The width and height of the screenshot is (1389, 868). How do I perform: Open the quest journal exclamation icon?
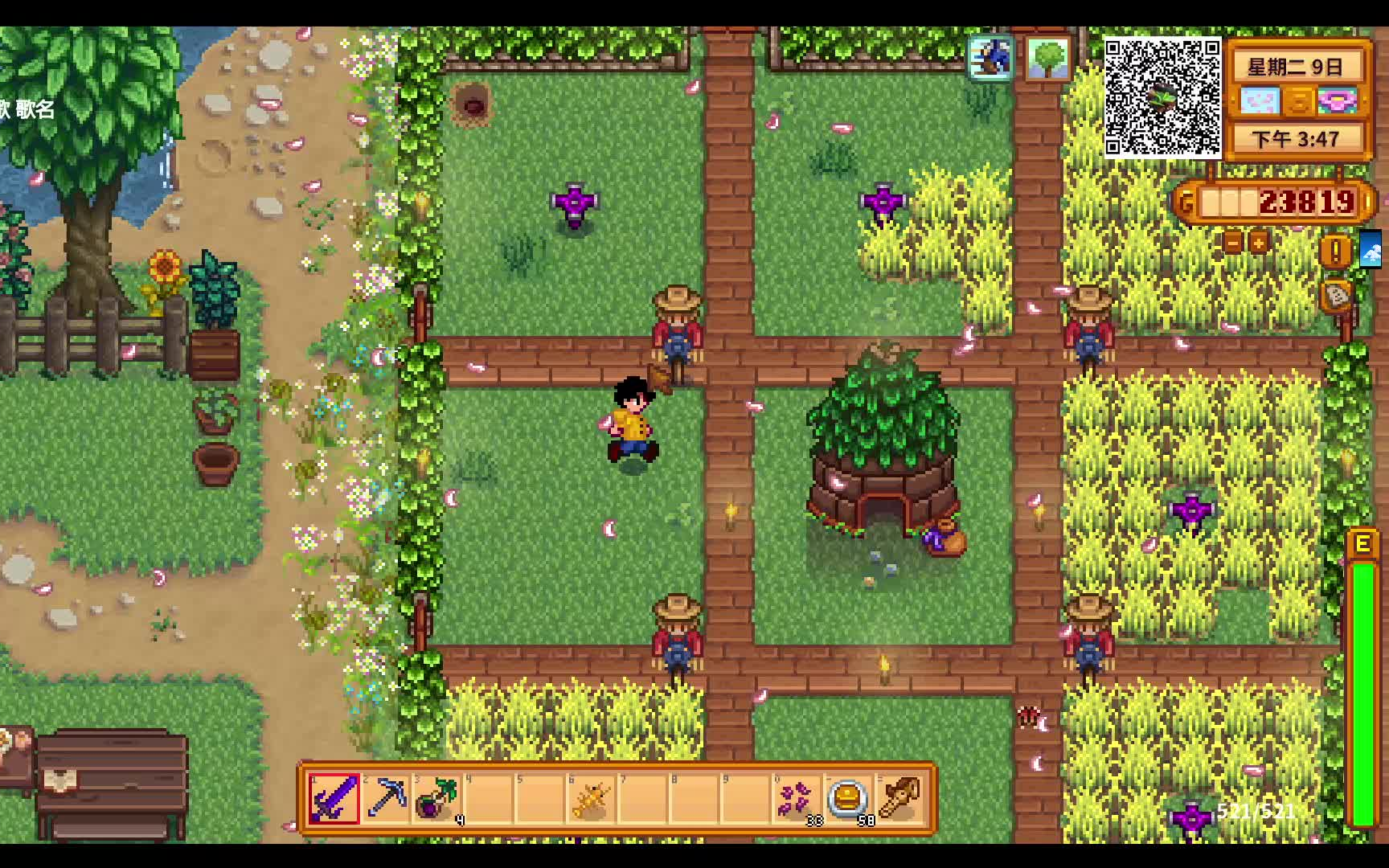[x=1335, y=252]
